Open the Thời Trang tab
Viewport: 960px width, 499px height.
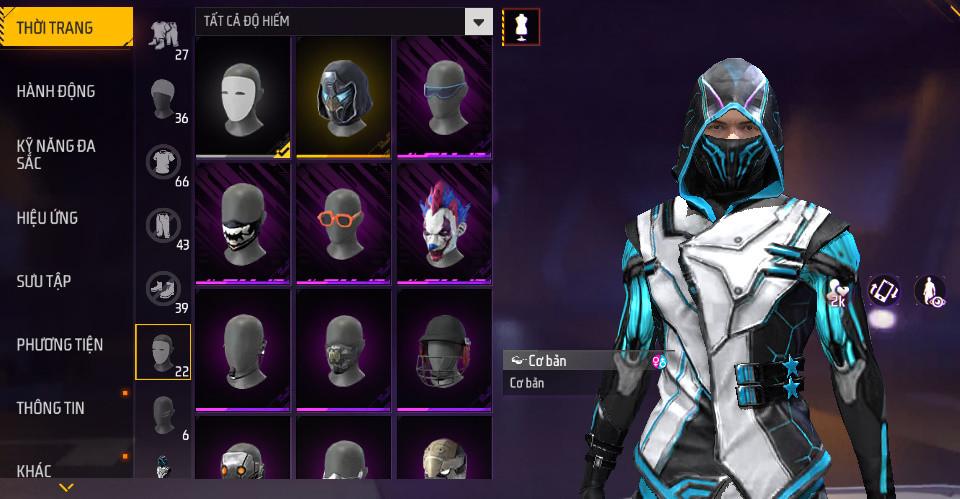[x=66, y=28]
